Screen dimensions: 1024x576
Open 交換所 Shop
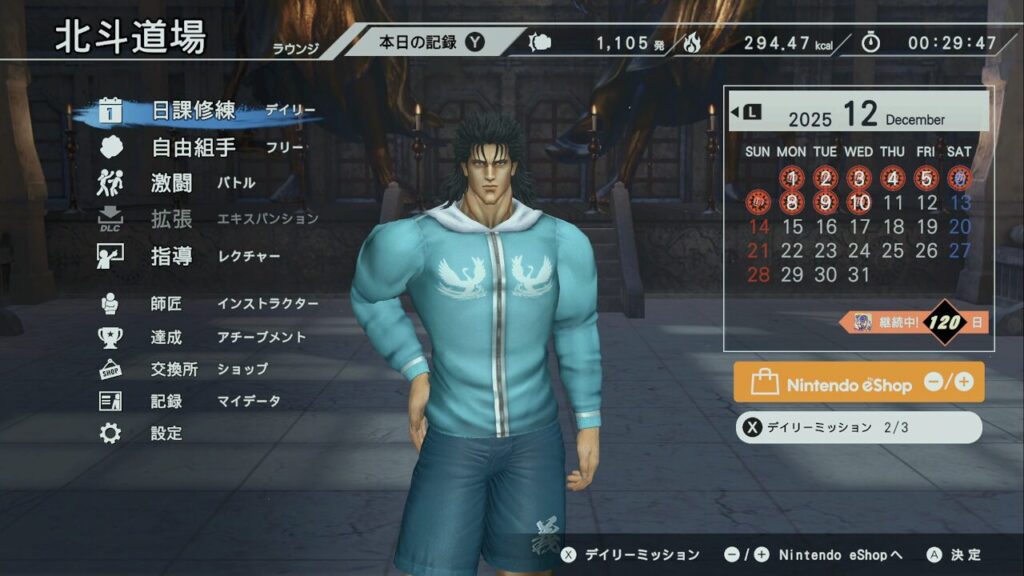(174, 369)
